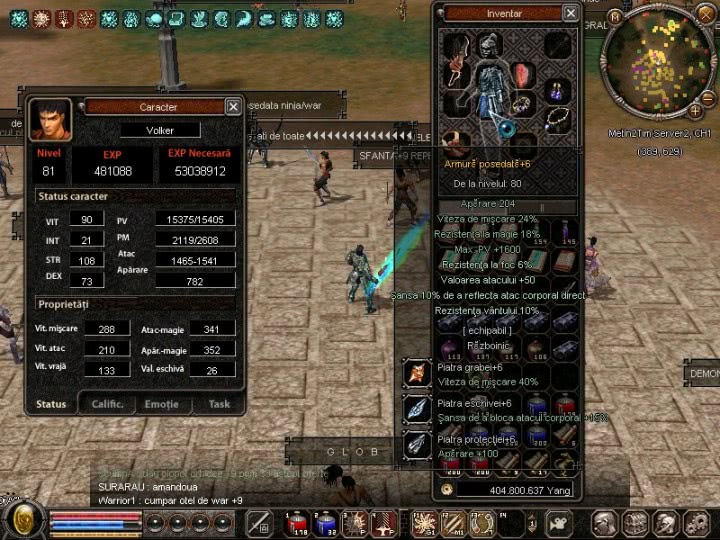Open the Emoție tab
Screen dimensions: 720x540
coord(161,404)
